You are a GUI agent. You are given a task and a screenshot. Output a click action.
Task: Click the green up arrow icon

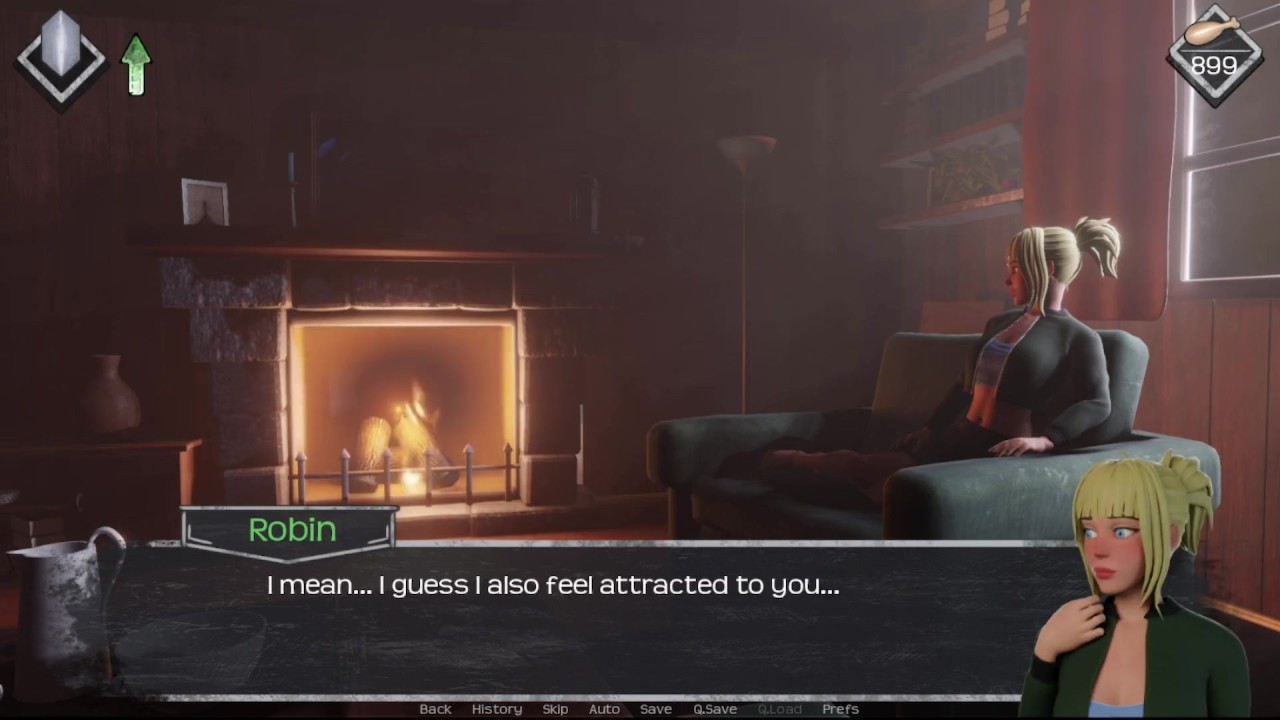(x=136, y=65)
